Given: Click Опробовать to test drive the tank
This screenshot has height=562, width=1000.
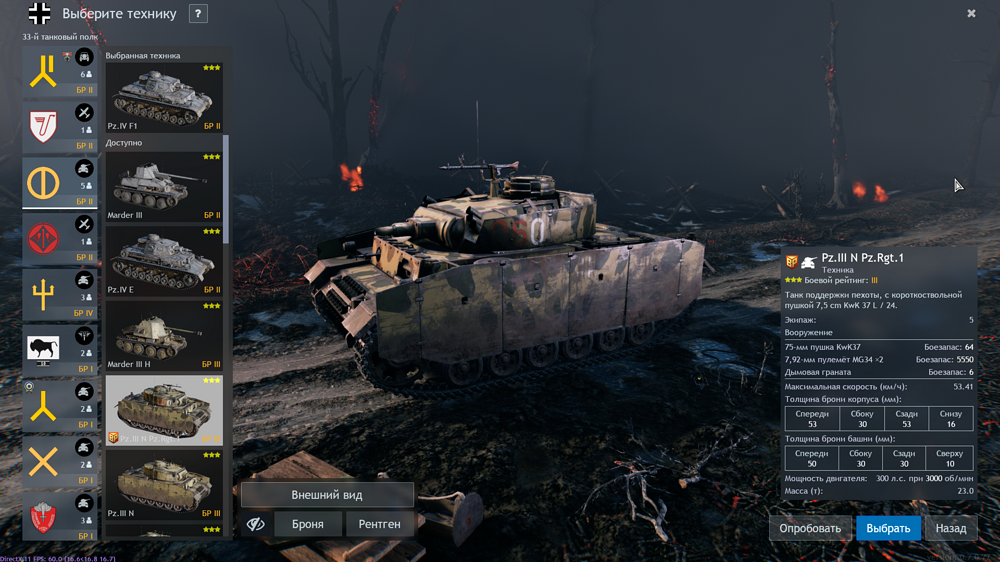Looking at the screenshot, I should [810, 528].
